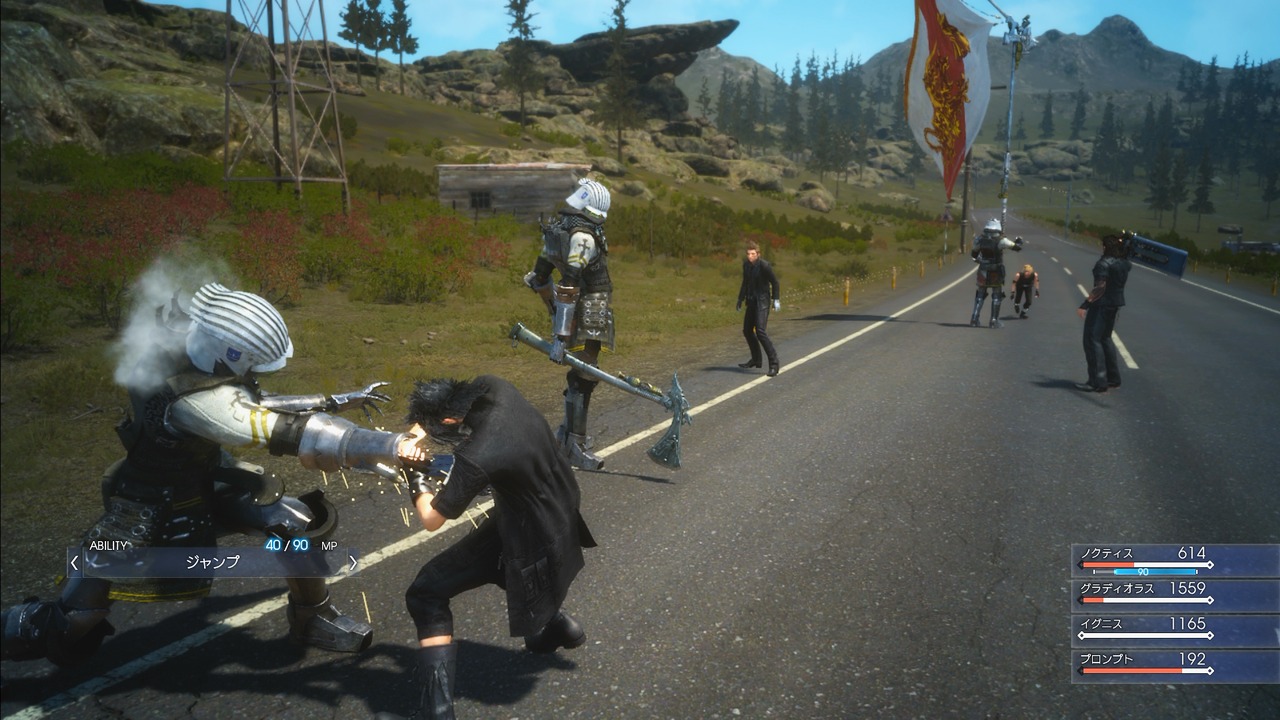This screenshot has height=720, width=1280.
Task: Click the diamond cap ending Noctis's HP bar
Action: (x=1211, y=565)
